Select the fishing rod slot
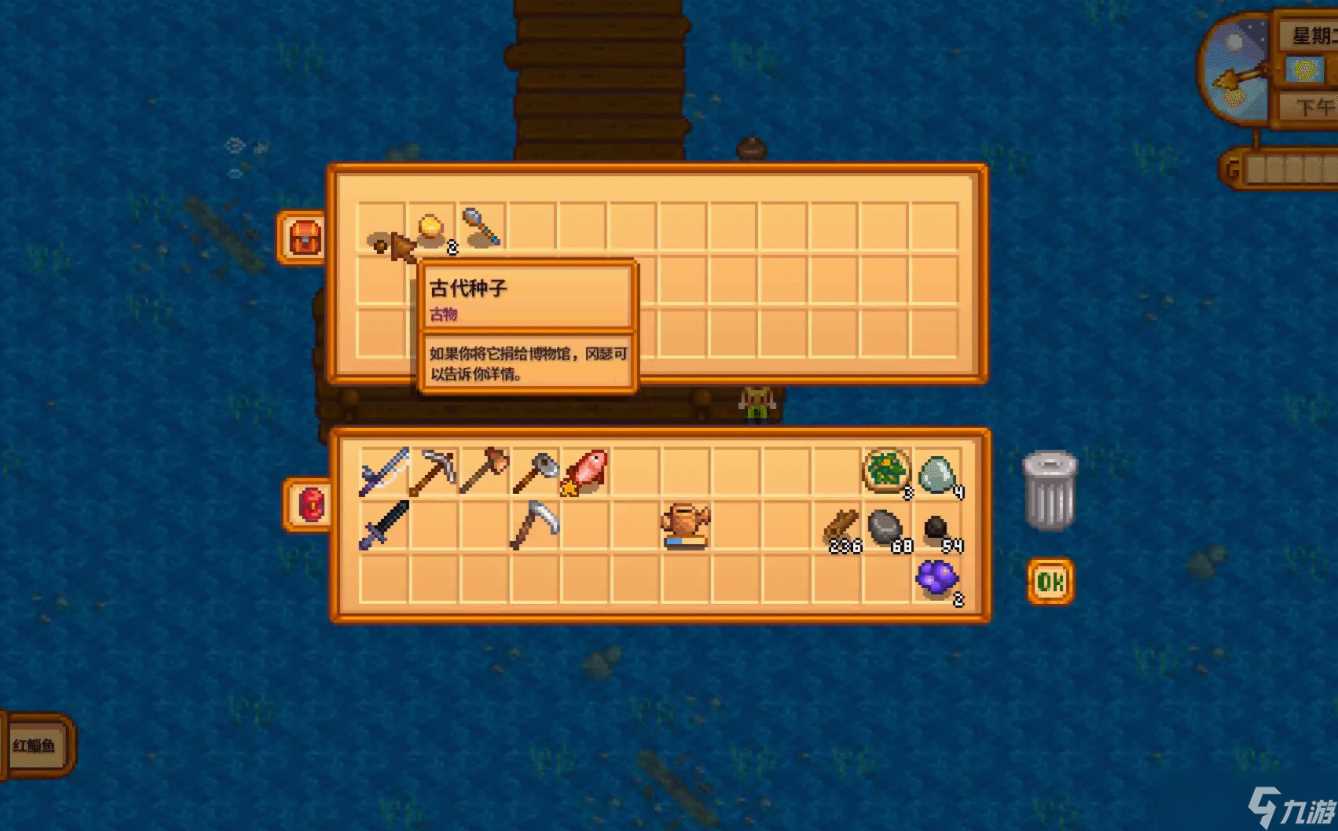The height and width of the screenshot is (831, 1338). (x=384, y=472)
